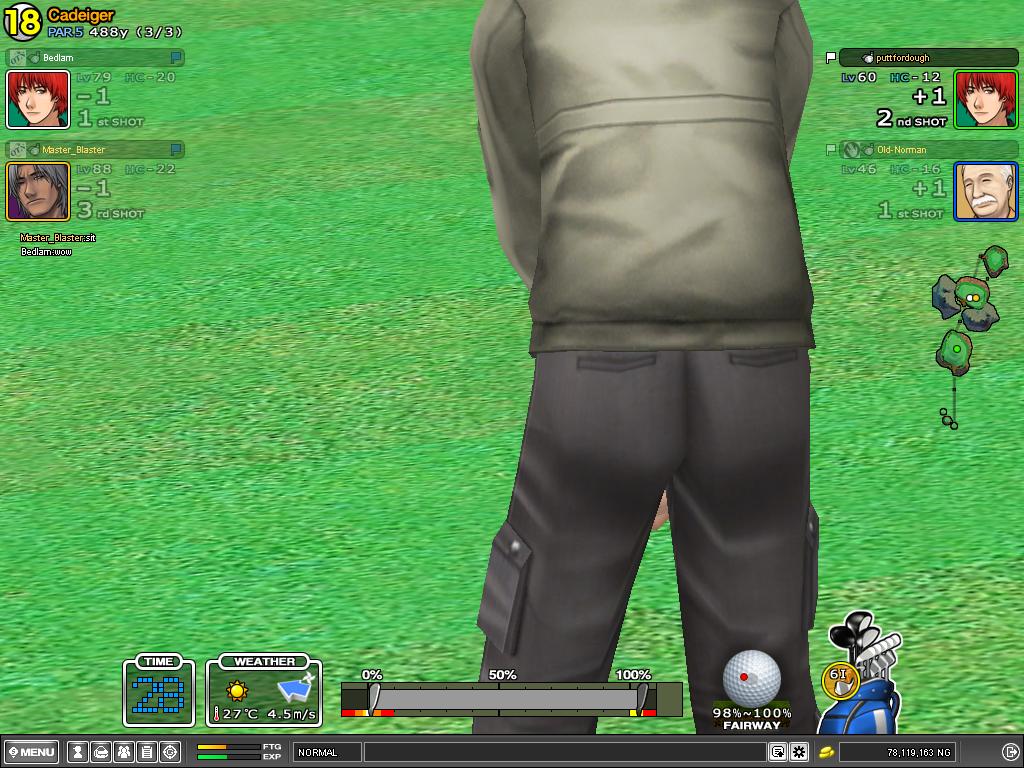Image resolution: width=1024 pixels, height=768 pixels.
Task: Set impact point on the golf ball
Action: point(751,677)
